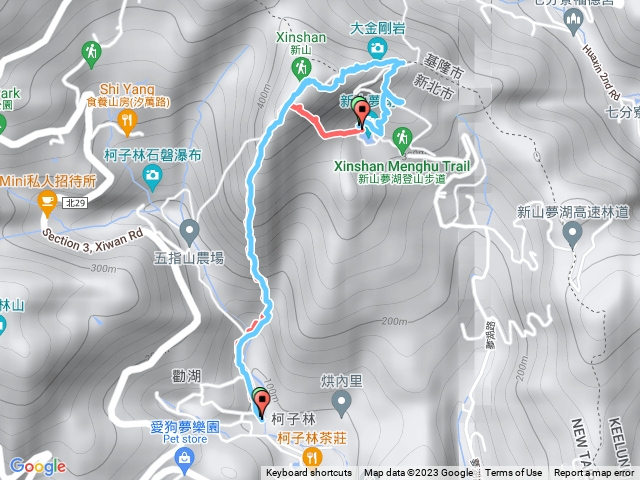Open the Terms of Use link
The width and height of the screenshot is (640, 480).
click(513, 473)
